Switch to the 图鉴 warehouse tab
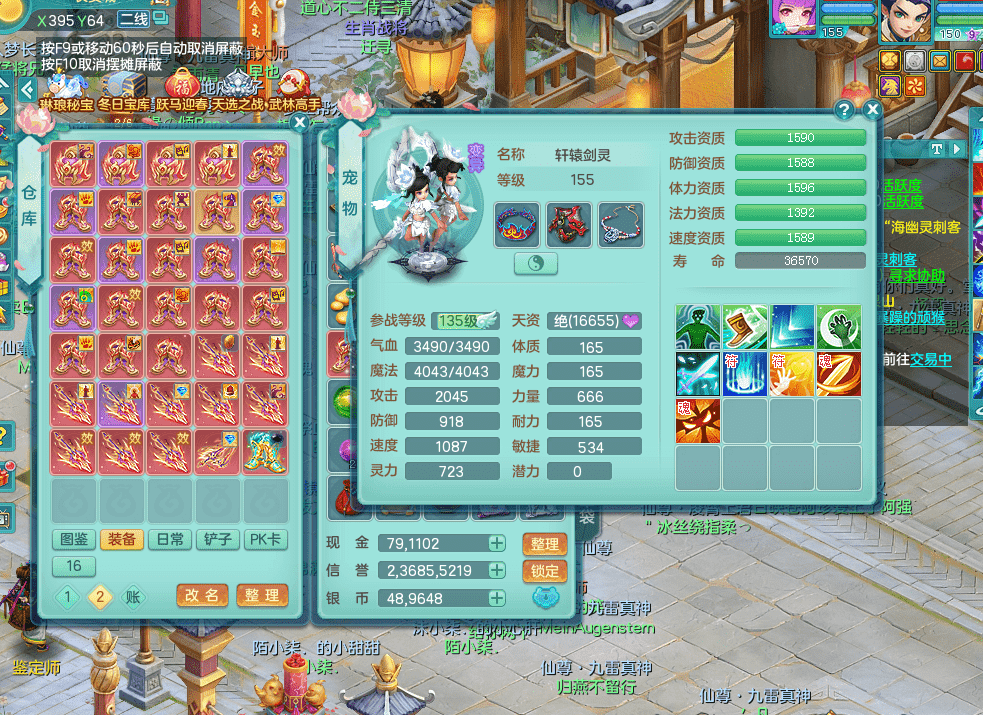The image size is (983, 715). point(75,540)
